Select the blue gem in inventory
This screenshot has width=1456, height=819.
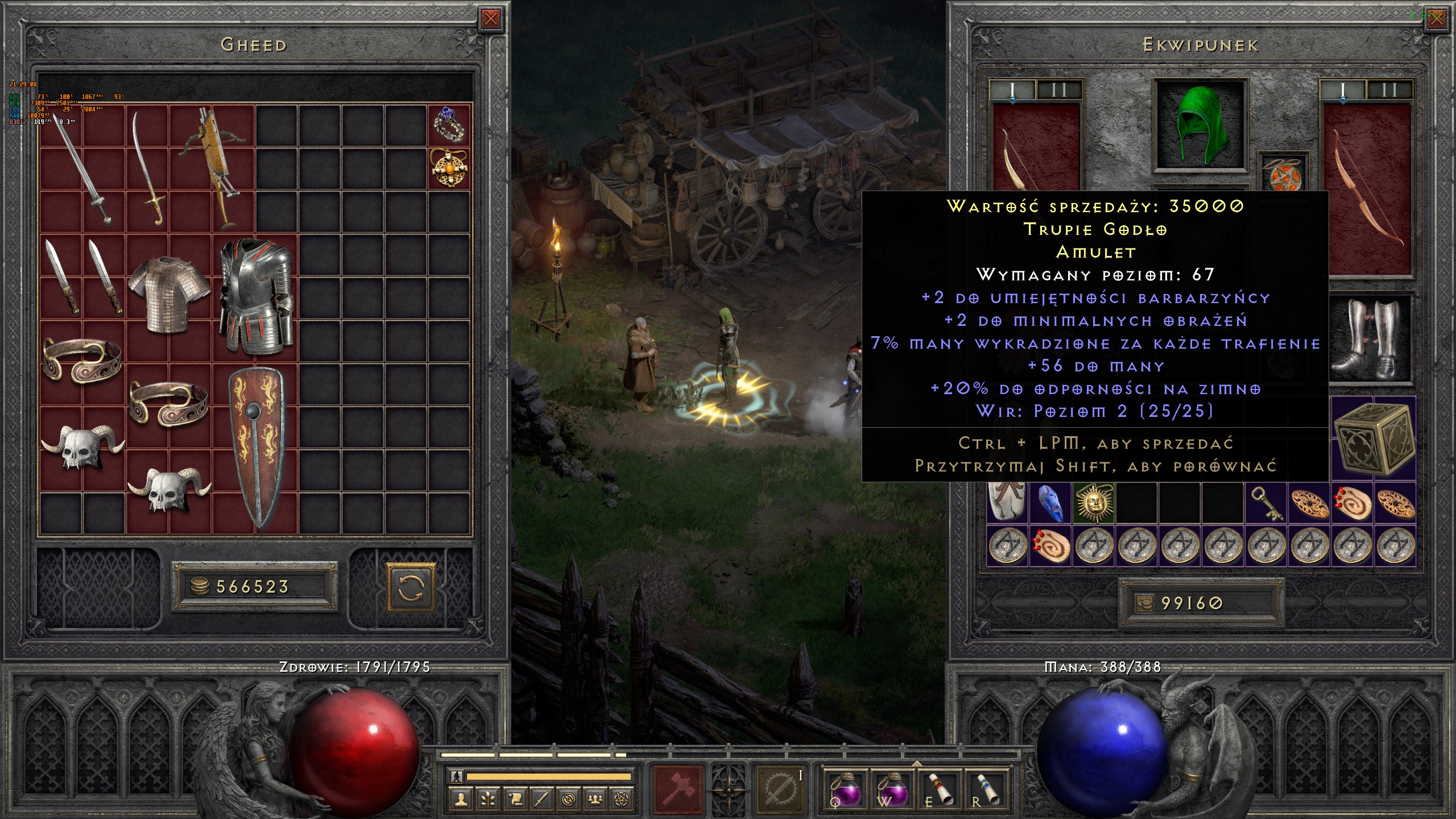tap(1051, 503)
